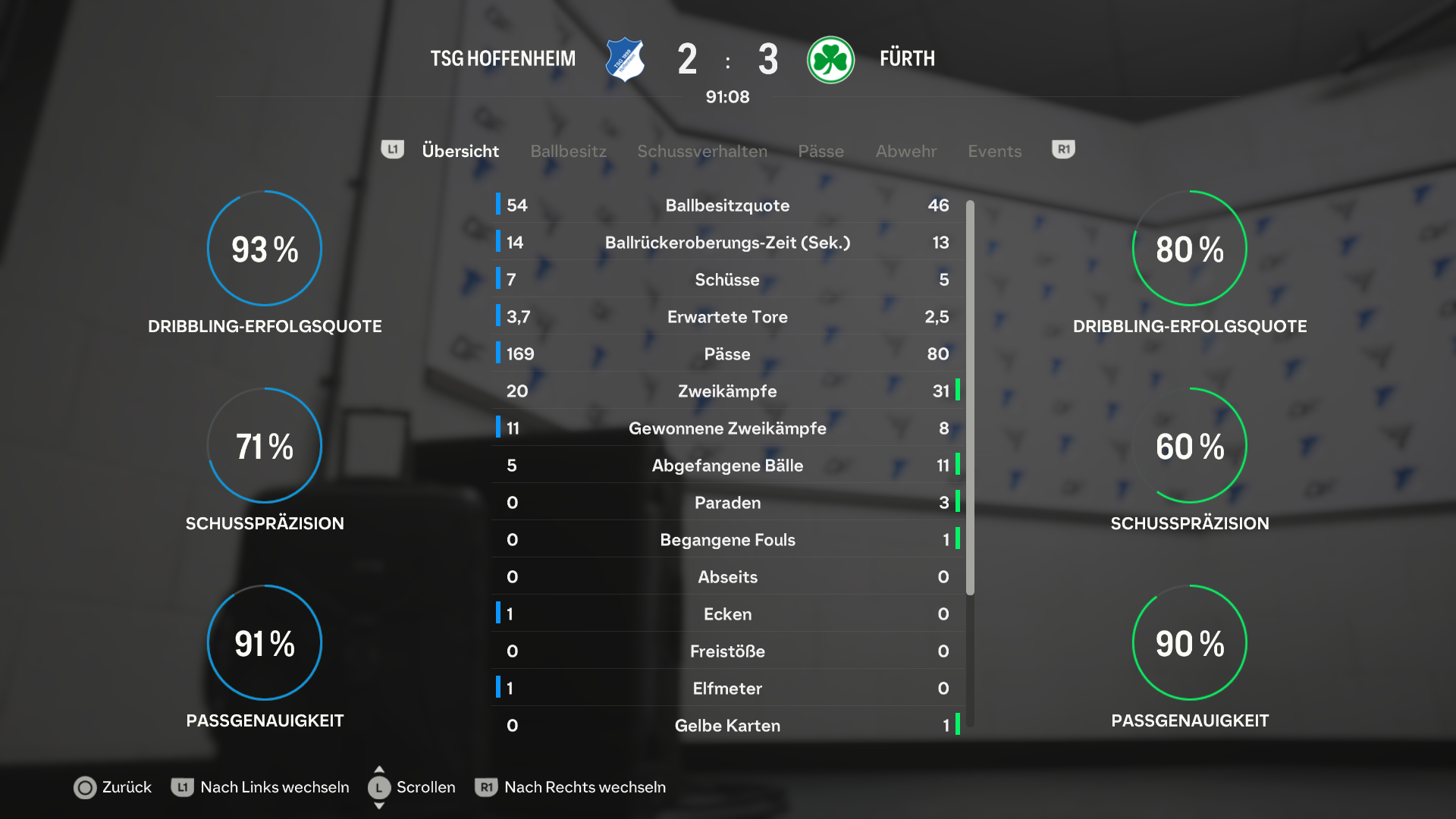Show the Abwehr statistics tab

[x=905, y=151]
